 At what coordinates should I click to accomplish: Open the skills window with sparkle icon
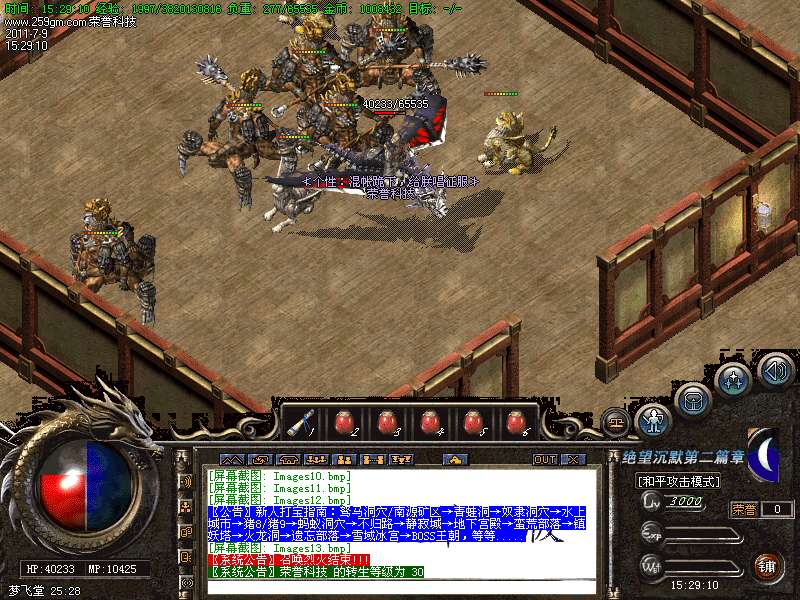pyautogui.click(x=733, y=380)
